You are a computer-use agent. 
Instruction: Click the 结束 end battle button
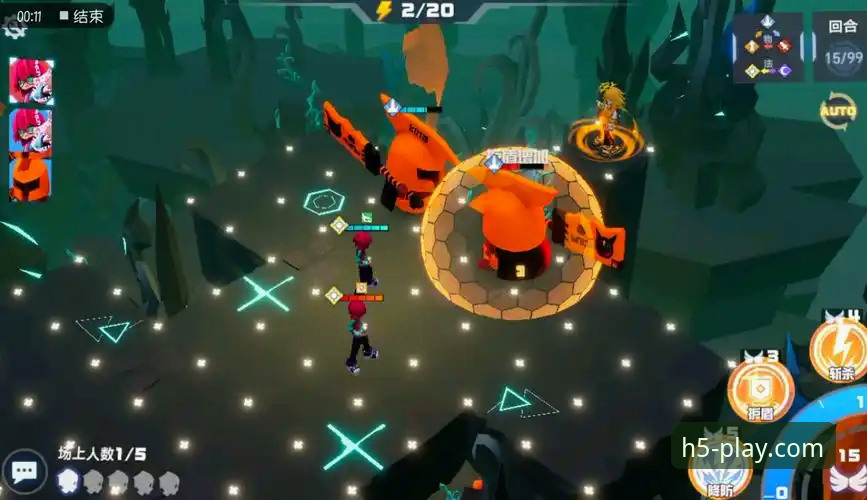(x=82, y=16)
